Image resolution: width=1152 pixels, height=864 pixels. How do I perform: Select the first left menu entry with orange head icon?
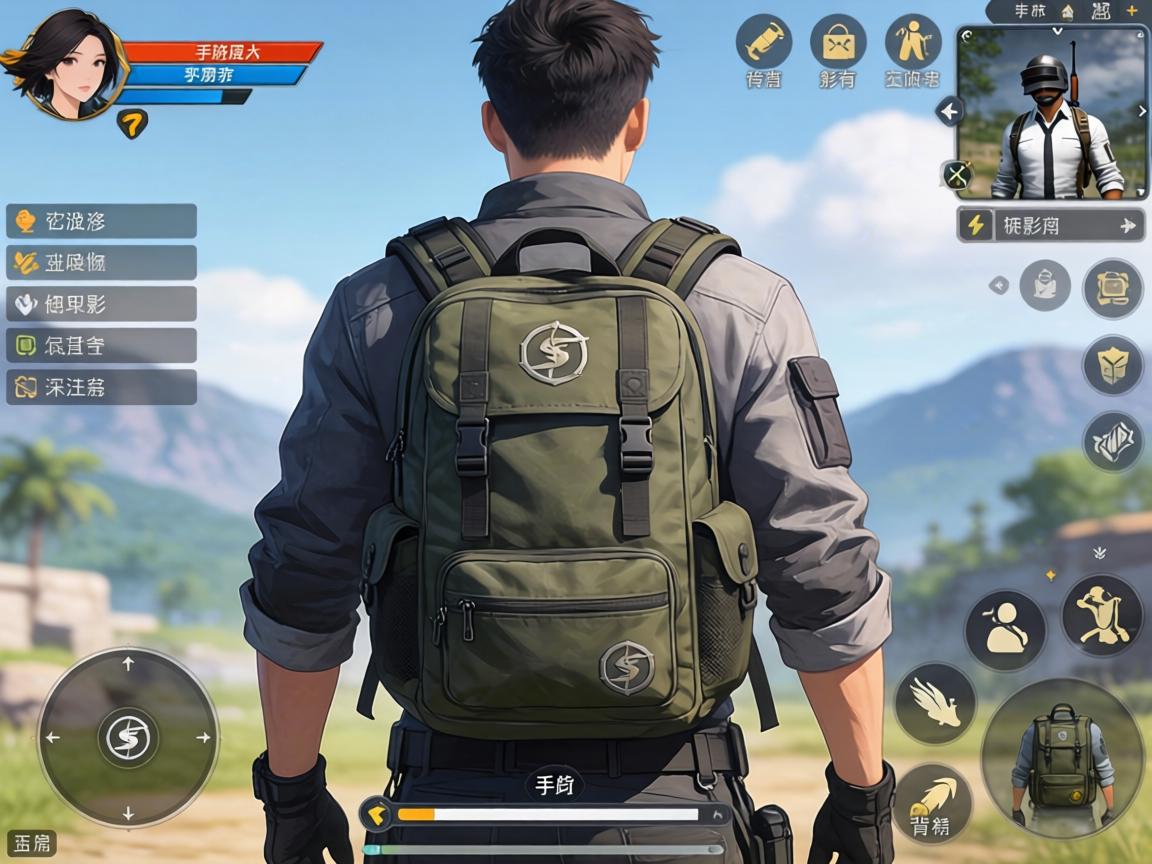tap(101, 221)
